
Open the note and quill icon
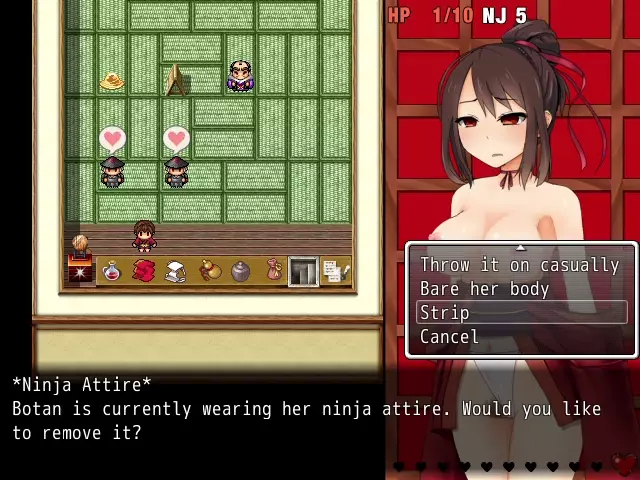pyautogui.click(x=336, y=271)
